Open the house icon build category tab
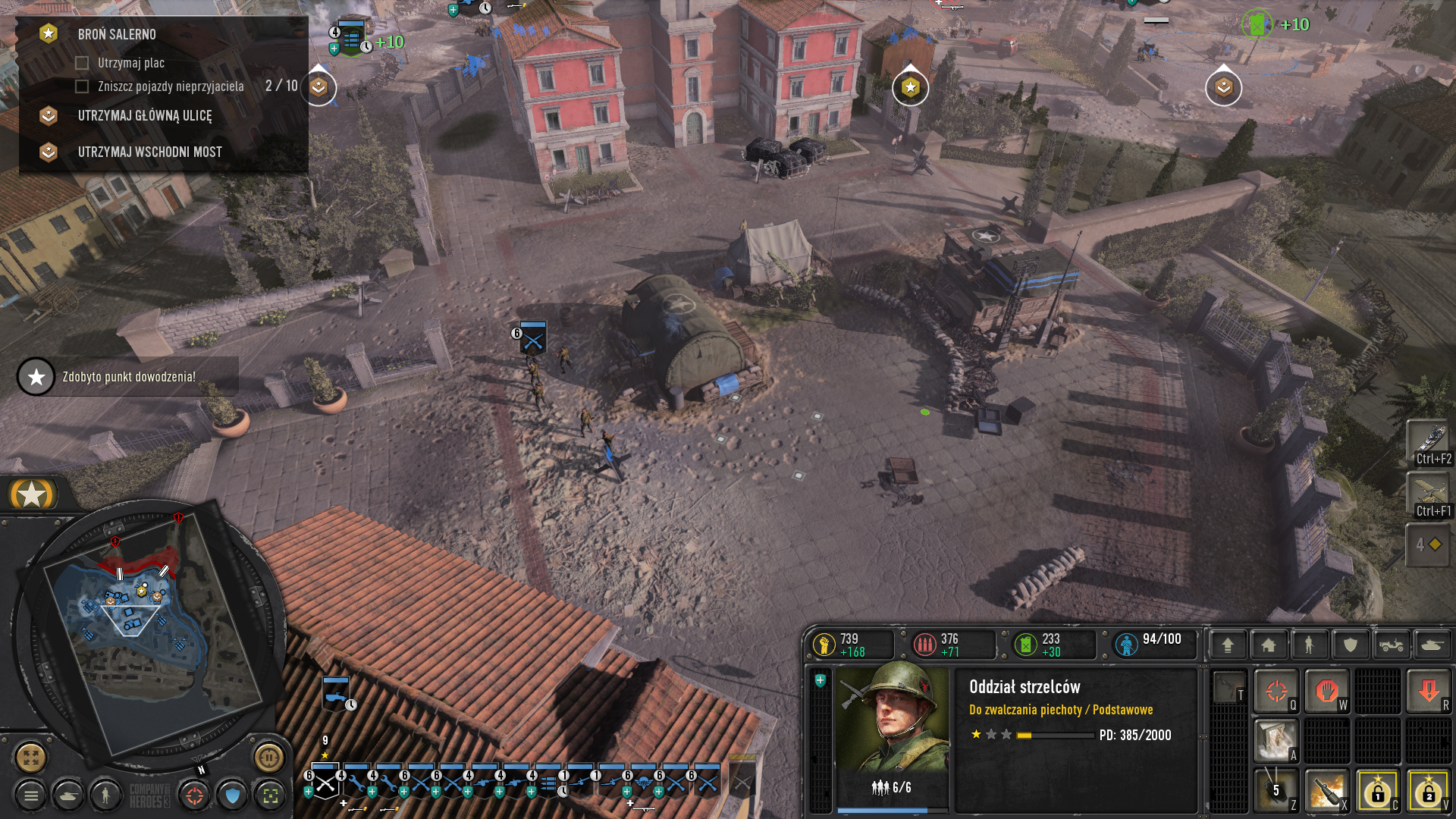This screenshot has height=819, width=1456. pyautogui.click(x=1268, y=645)
